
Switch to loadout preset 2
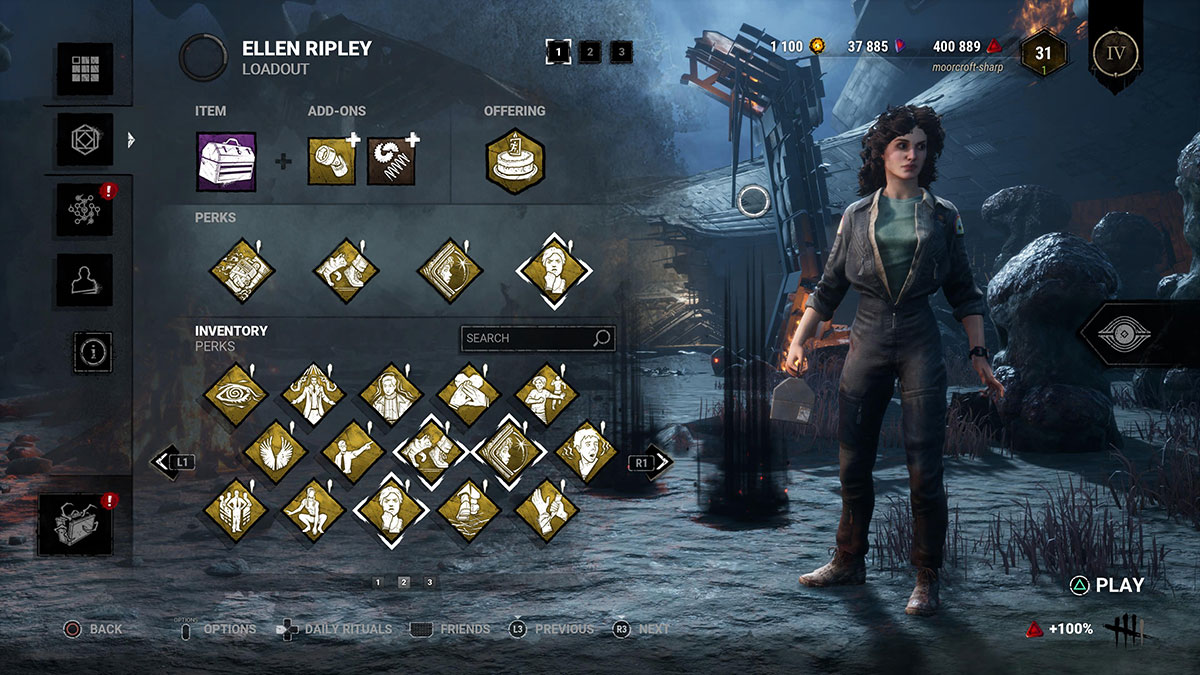(590, 51)
